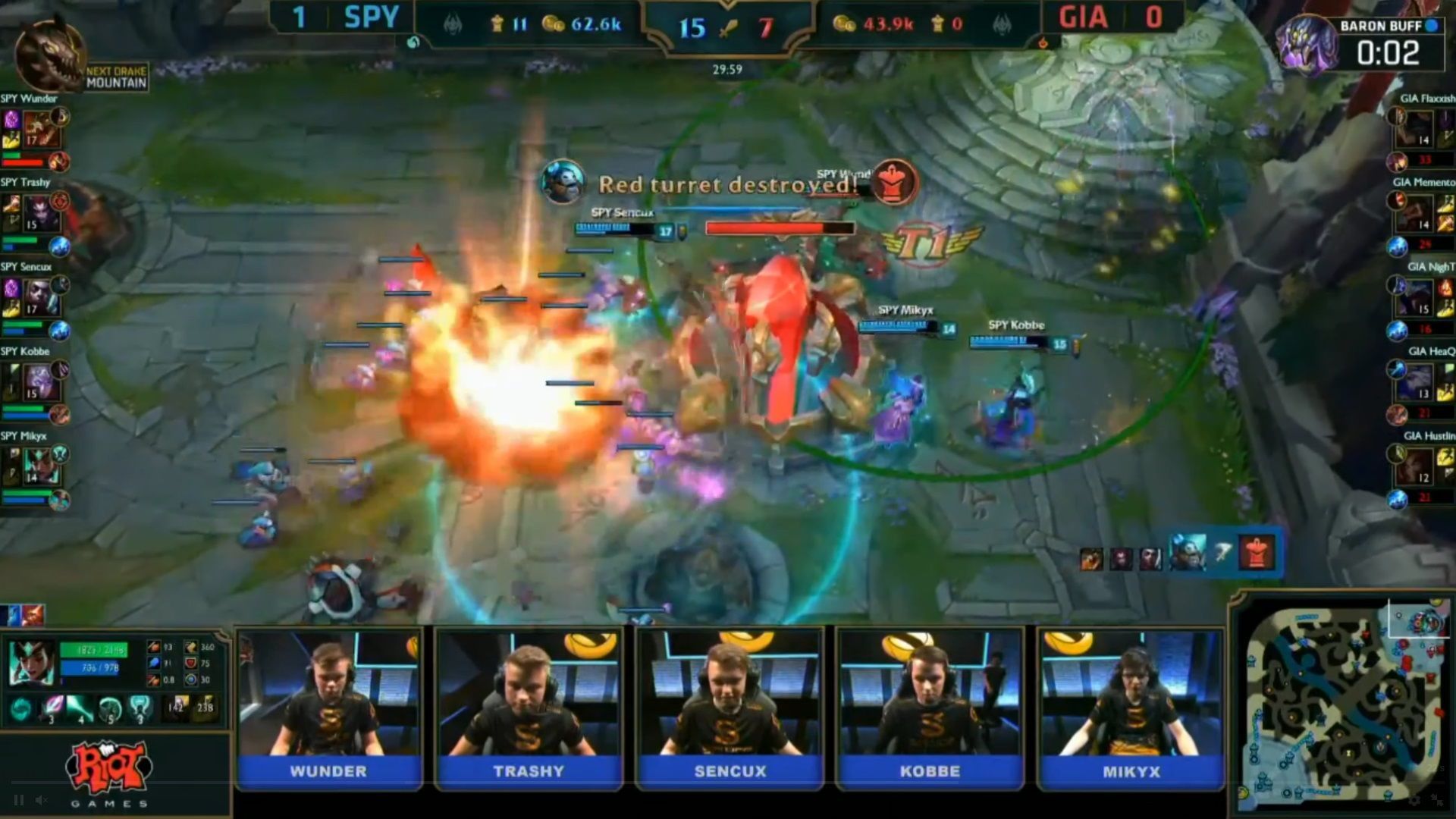
Task: Click the red armor item in the kill callout popup
Action: click(1256, 554)
